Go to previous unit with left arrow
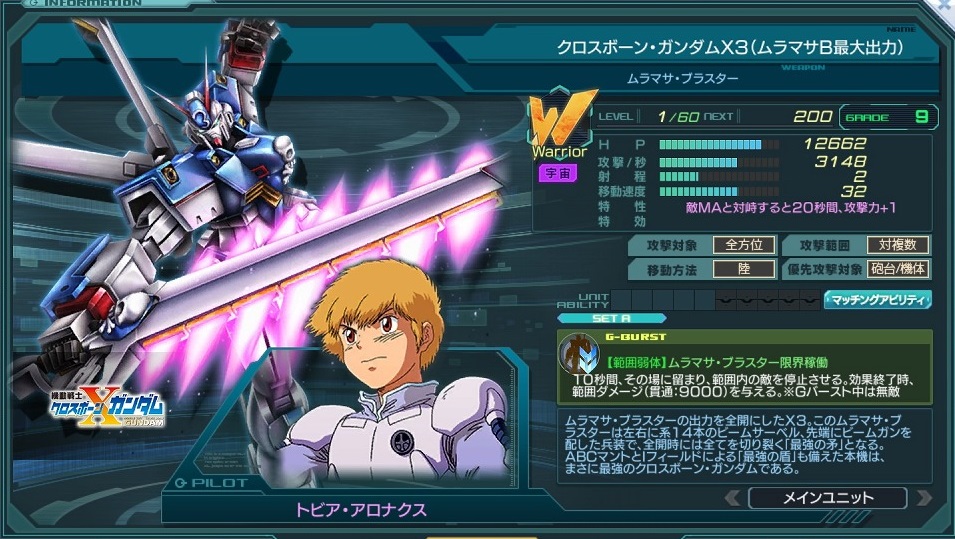The image size is (955, 539). coord(732,498)
